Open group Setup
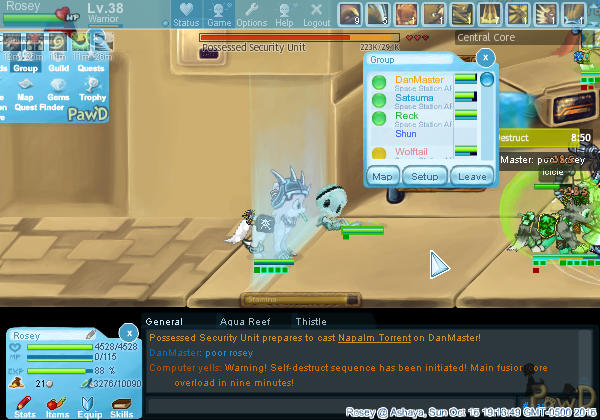The image size is (600, 420). (426, 176)
